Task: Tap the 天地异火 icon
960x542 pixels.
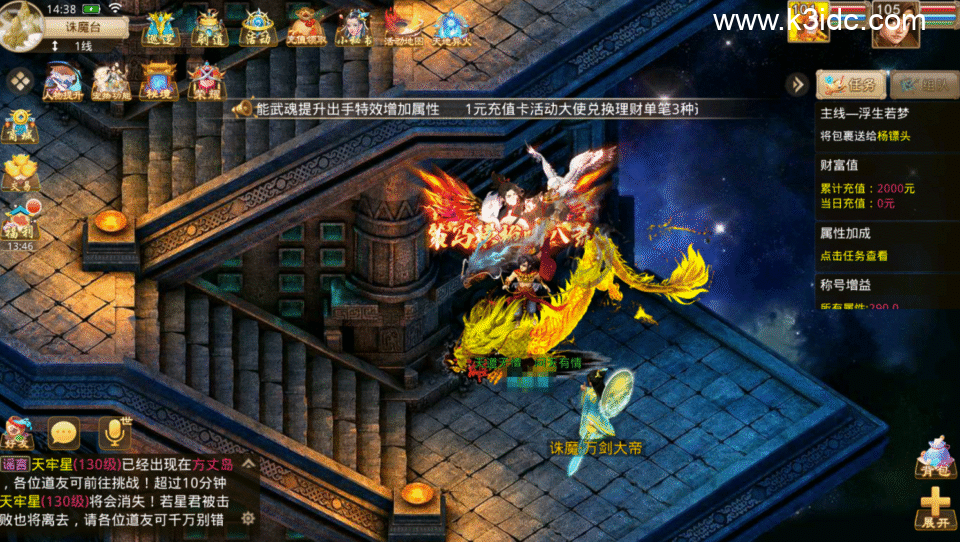Action: [450, 28]
